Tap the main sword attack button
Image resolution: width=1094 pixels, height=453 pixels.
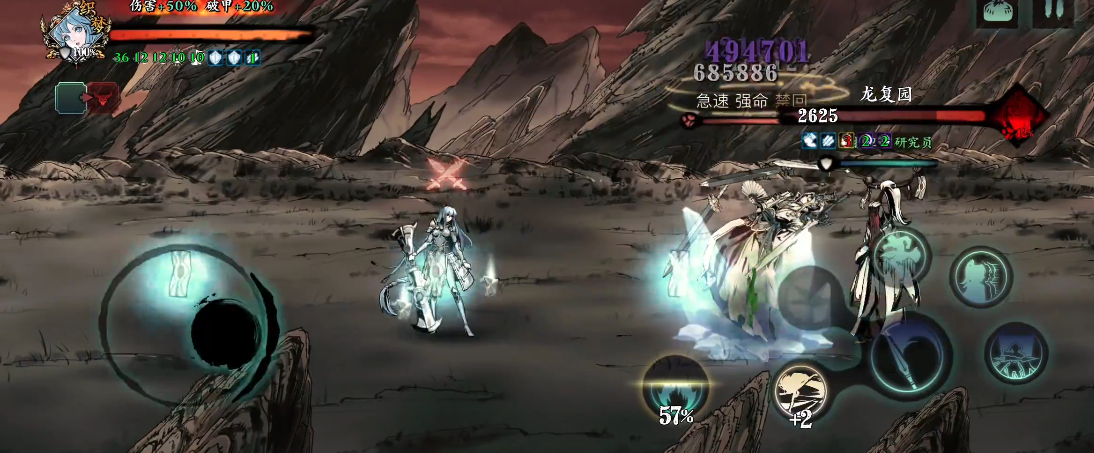[x=910, y=355]
